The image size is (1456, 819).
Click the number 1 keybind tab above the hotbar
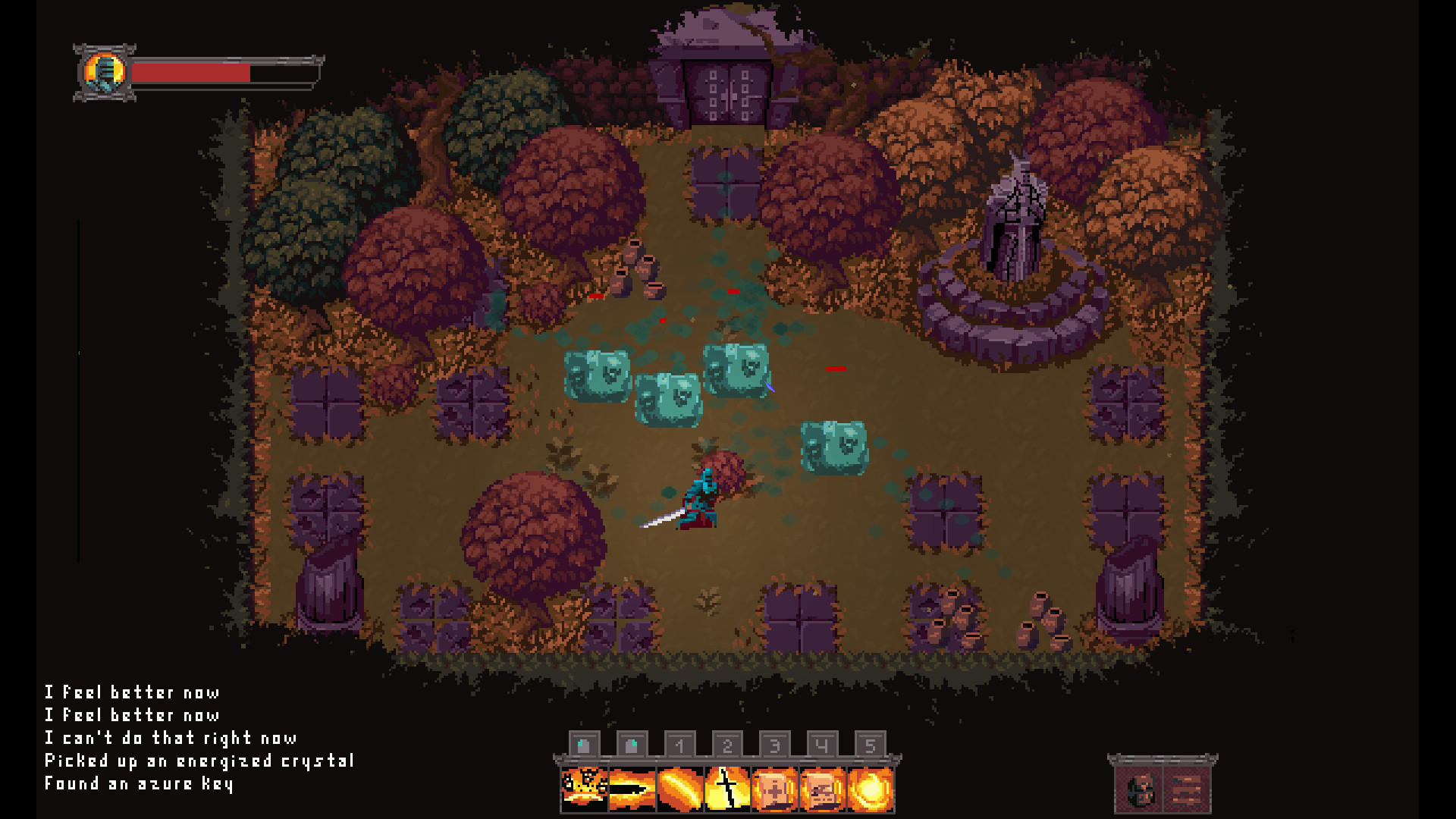pos(679,745)
